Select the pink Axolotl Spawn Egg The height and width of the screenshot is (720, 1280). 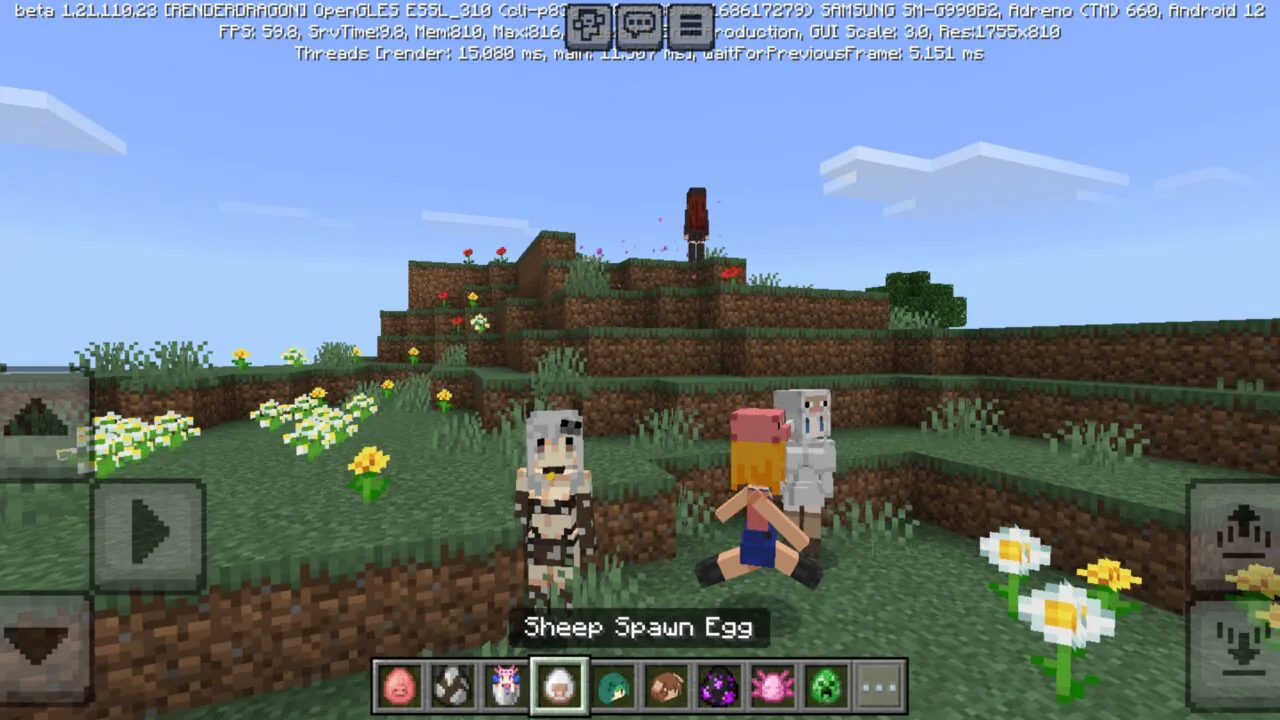click(773, 684)
